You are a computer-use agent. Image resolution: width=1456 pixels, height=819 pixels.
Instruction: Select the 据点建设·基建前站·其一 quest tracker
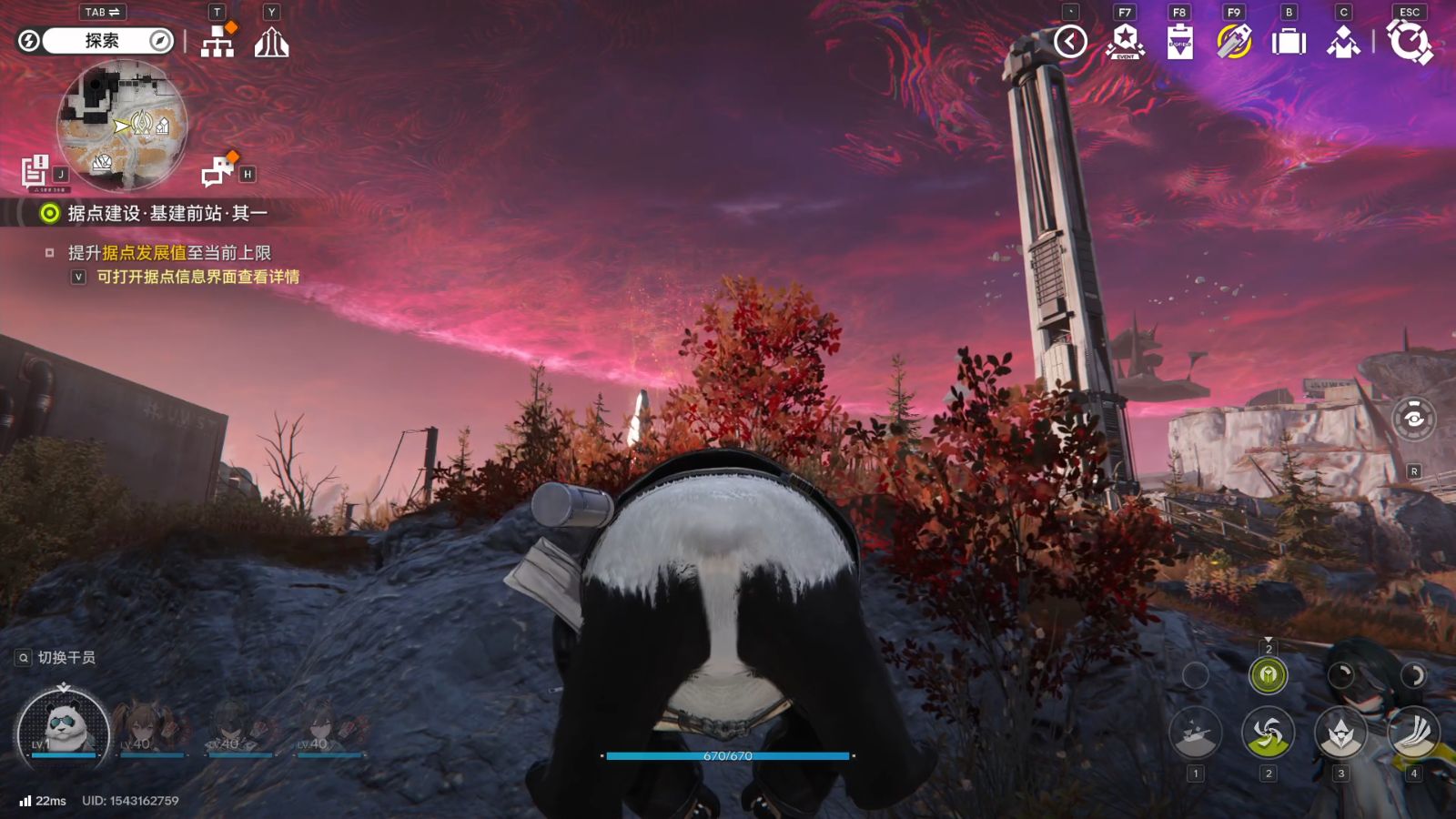(167, 213)
